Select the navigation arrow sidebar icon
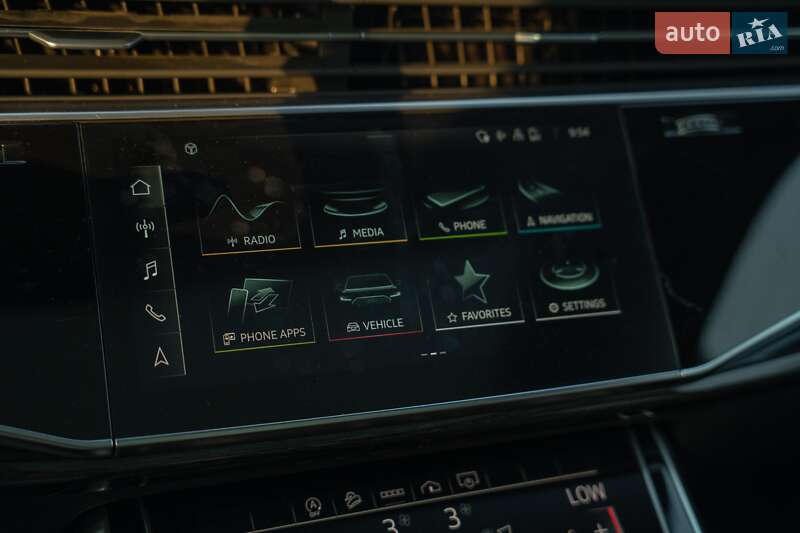The width and height of the screenshot is (800, 533). coord(161,356)
